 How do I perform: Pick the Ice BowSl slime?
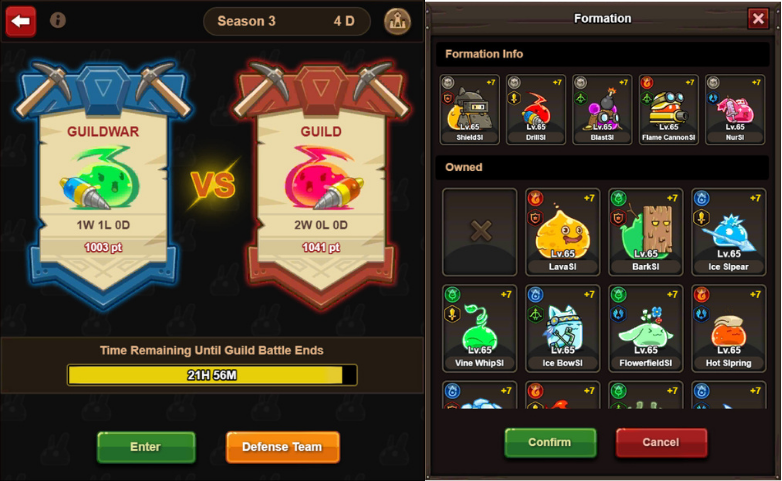(563, 328)
